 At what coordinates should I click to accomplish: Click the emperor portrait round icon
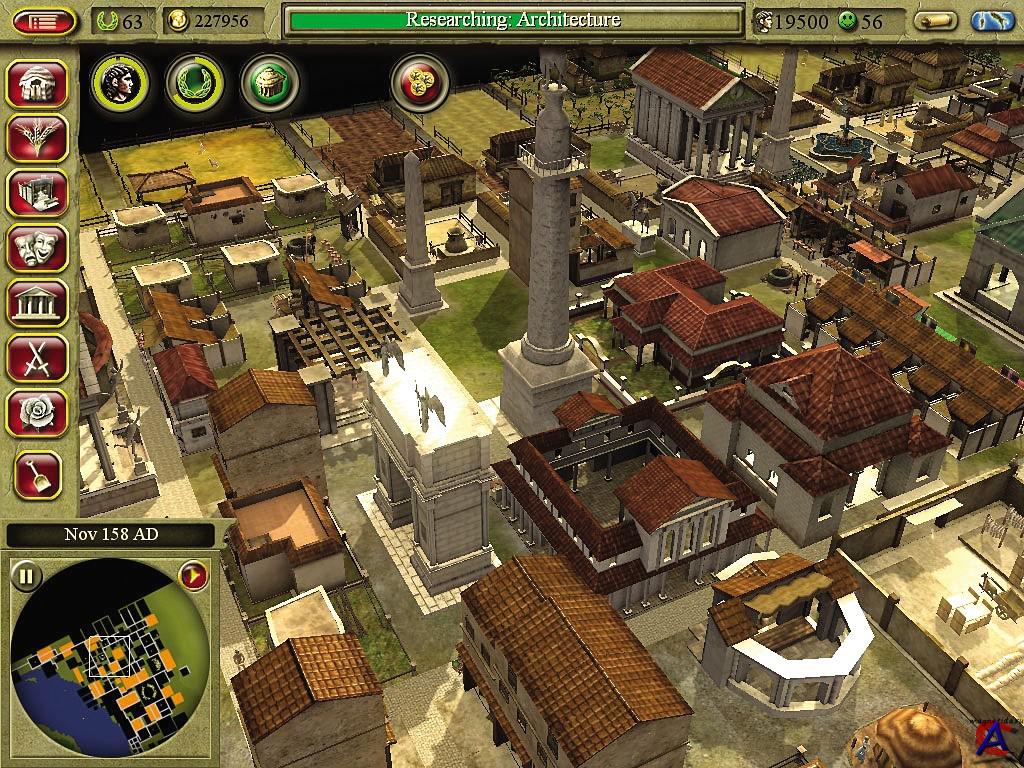120,83
